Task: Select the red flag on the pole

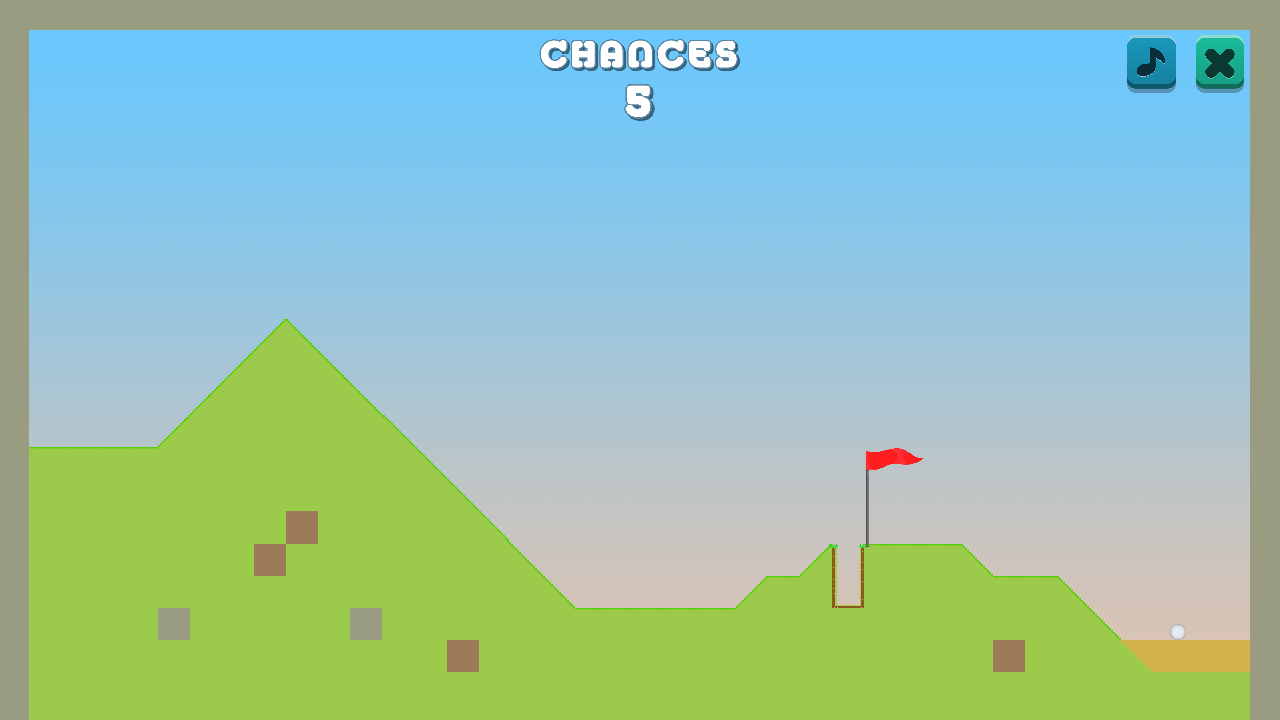Action: pos(895,459)
